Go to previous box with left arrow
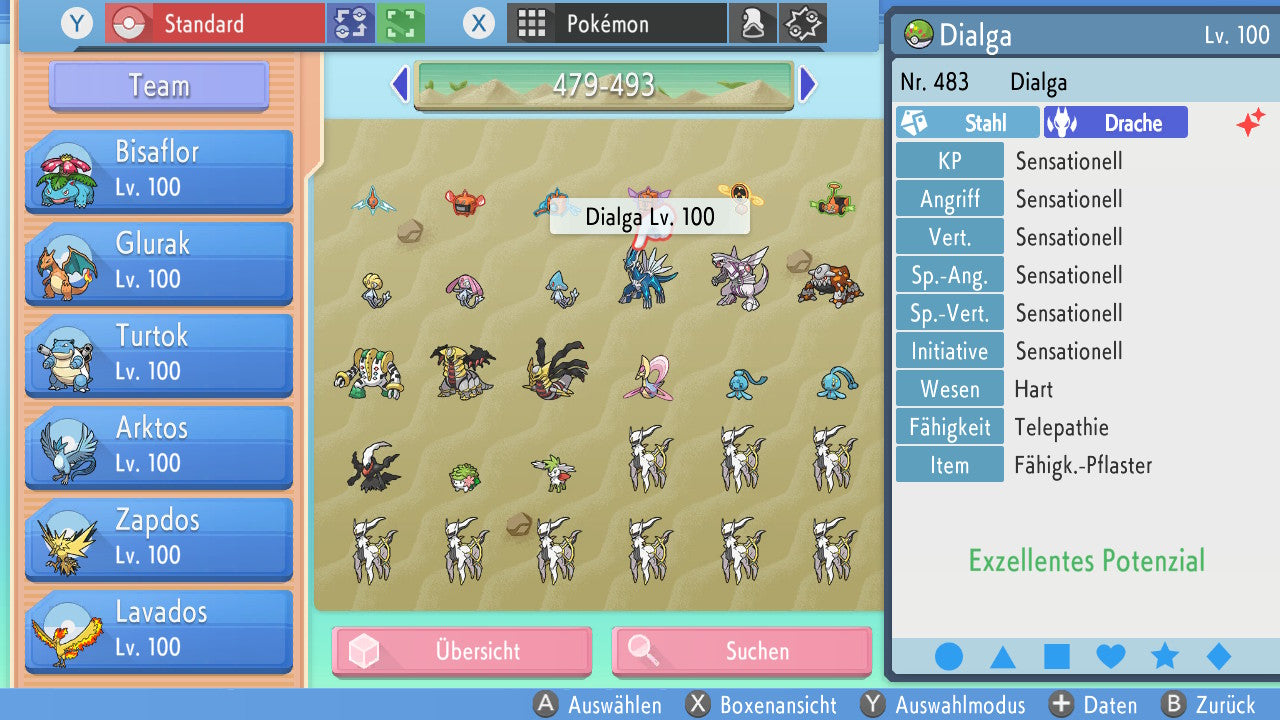This screenshot has width=1280, height=720. (399, 84)
